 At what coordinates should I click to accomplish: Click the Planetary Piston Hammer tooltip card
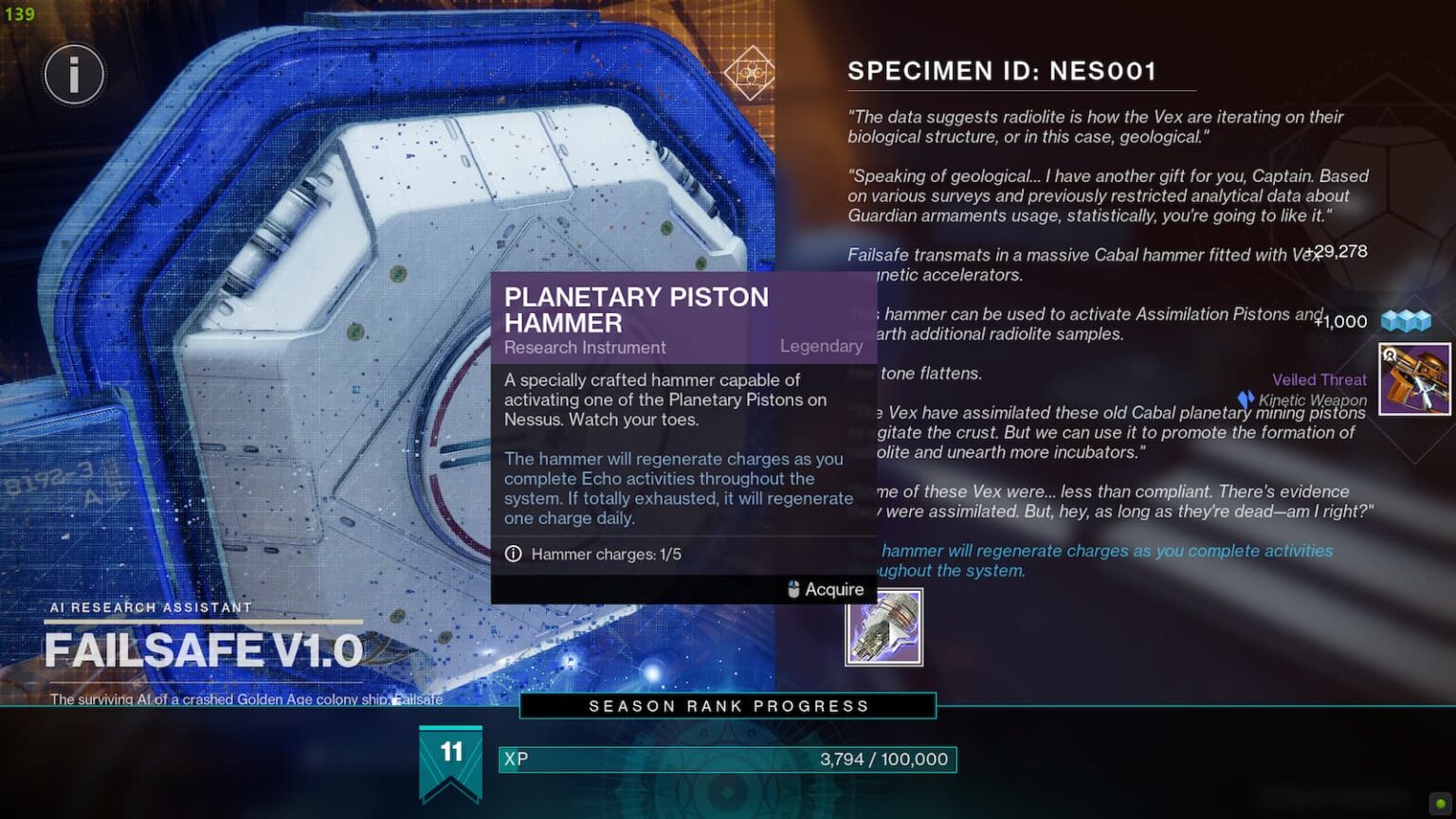point(681,436)
